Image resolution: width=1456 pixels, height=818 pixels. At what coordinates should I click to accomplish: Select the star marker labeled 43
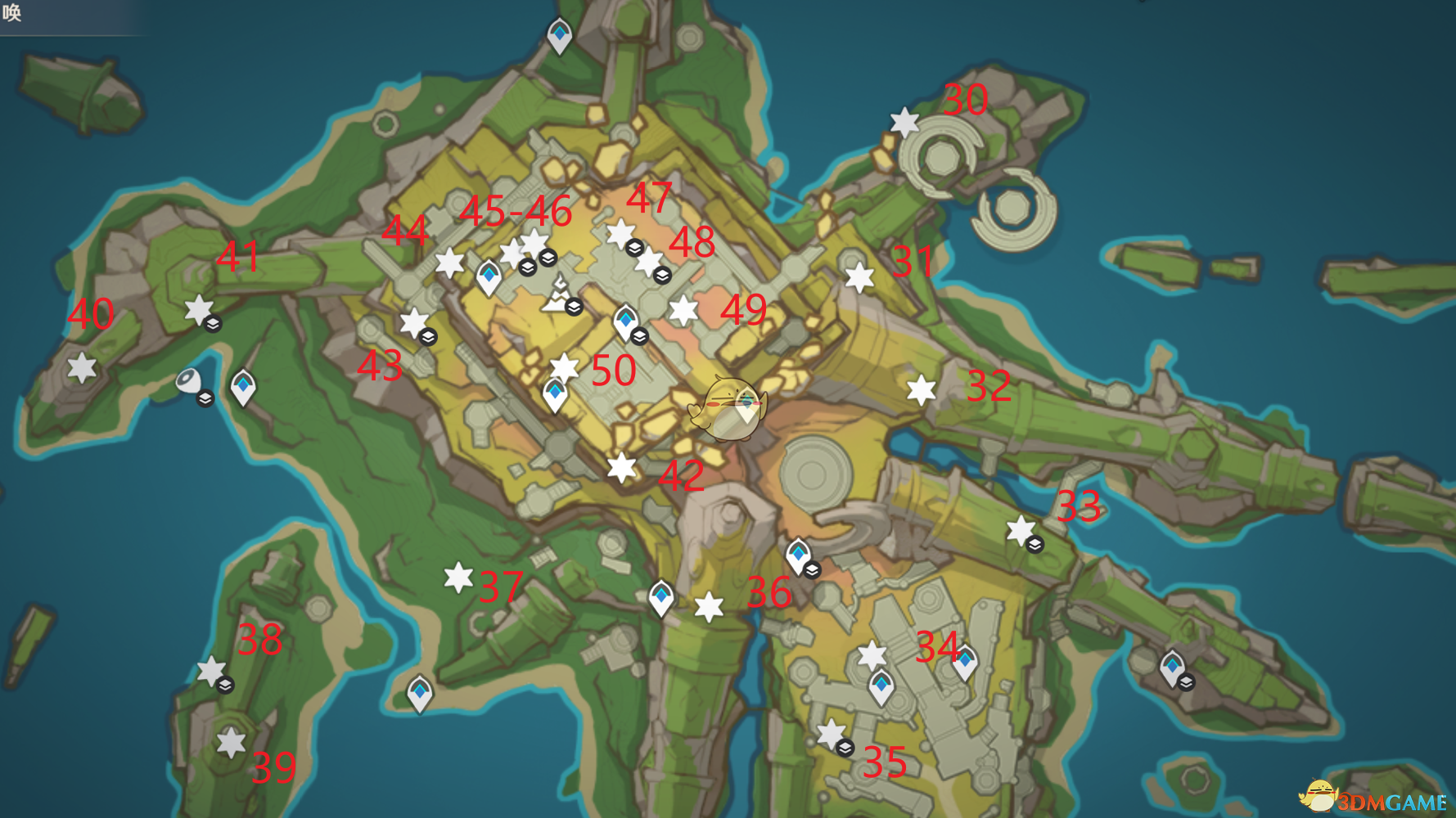tap(414, 322)
